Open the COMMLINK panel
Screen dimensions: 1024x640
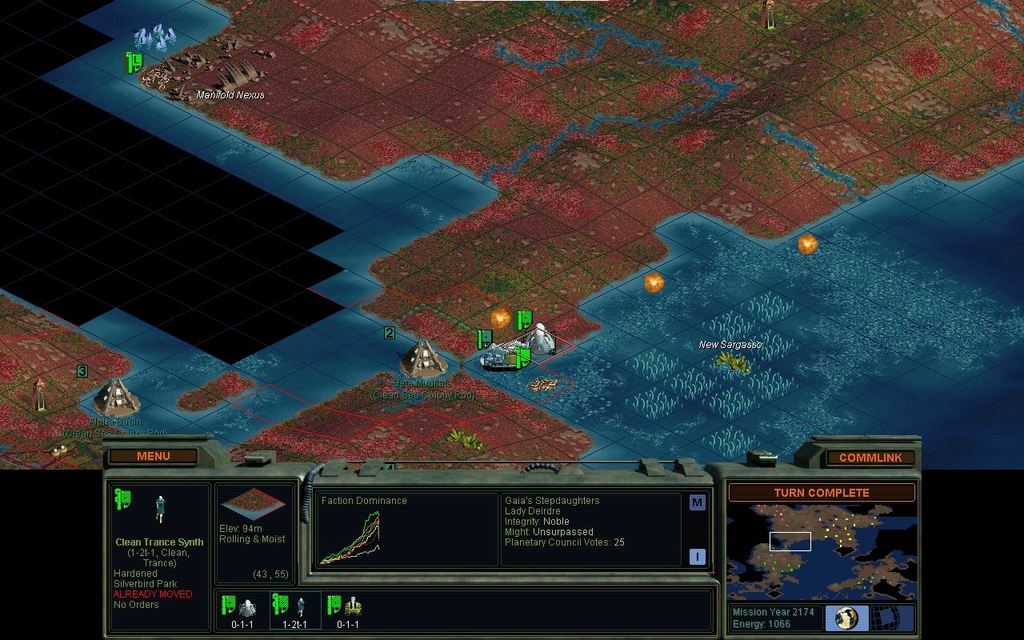point(869,457)
